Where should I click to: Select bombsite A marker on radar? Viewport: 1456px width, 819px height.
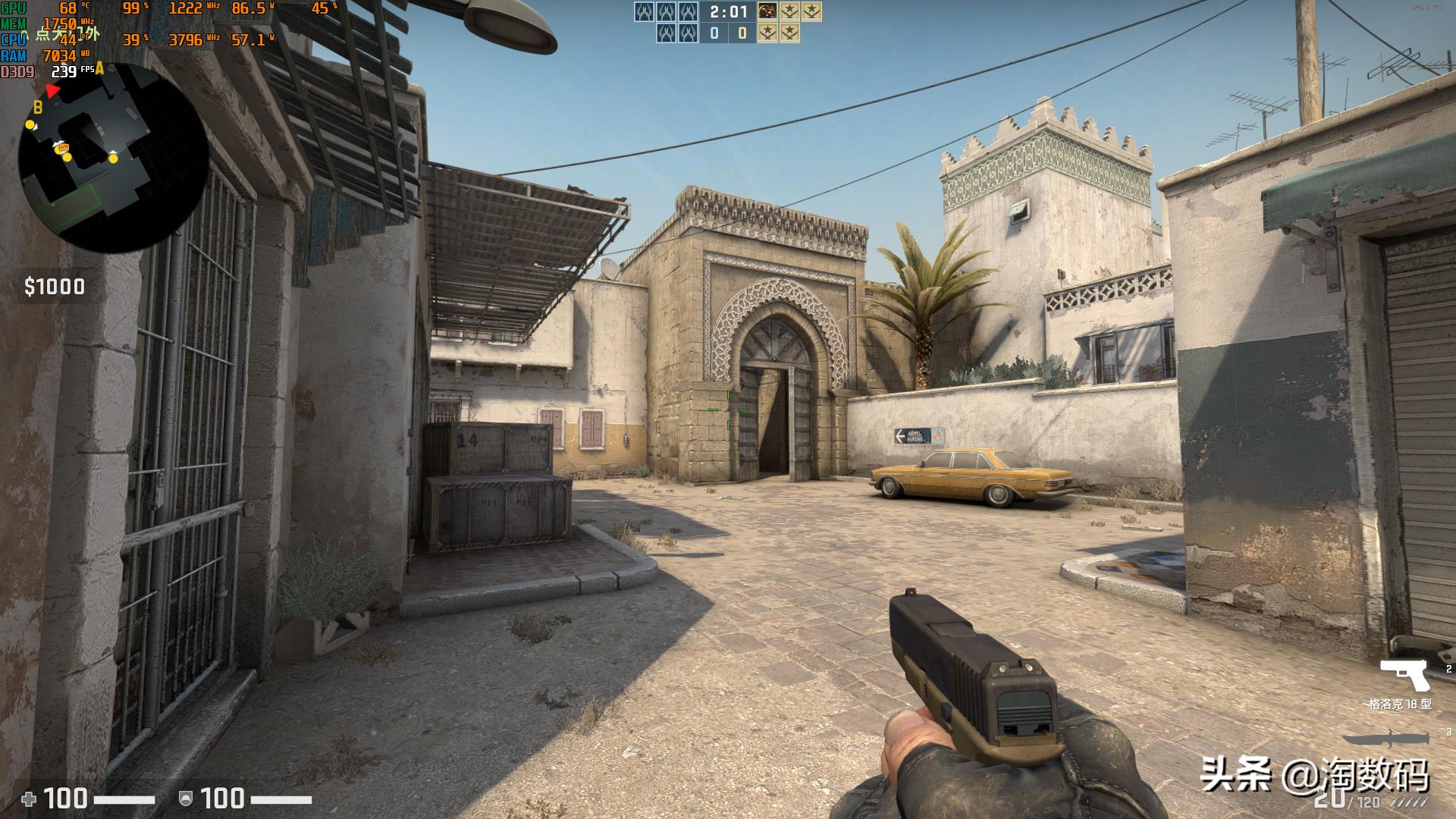[99, 69]
